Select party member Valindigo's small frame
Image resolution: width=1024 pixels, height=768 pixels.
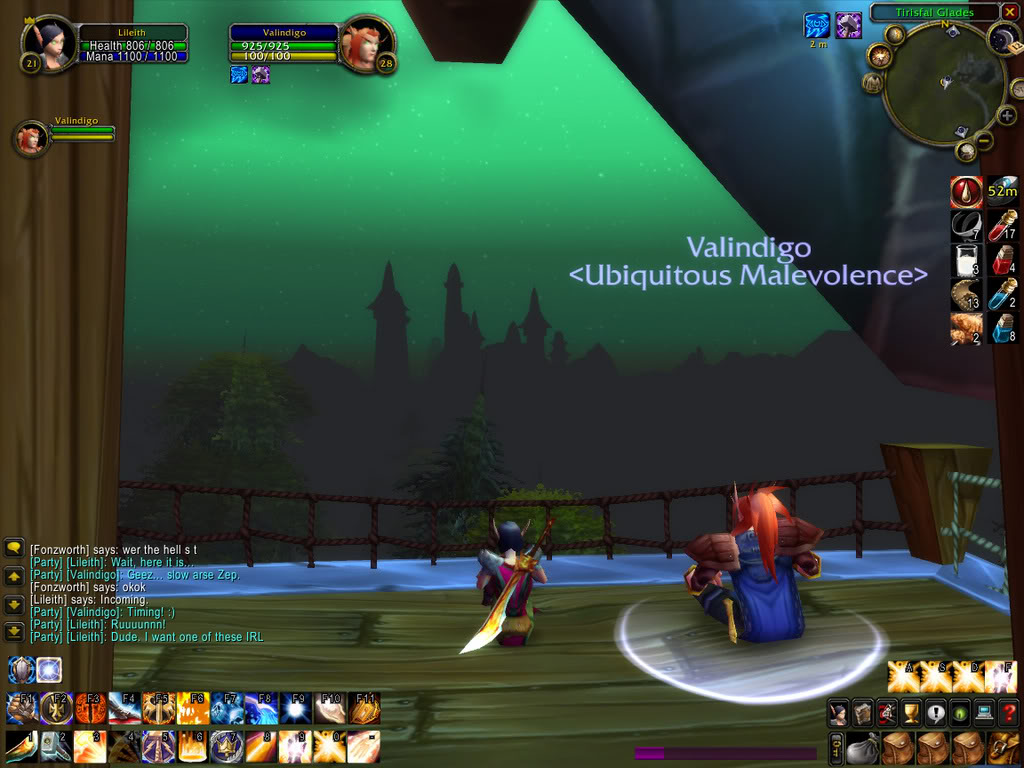tap(30, 139)
